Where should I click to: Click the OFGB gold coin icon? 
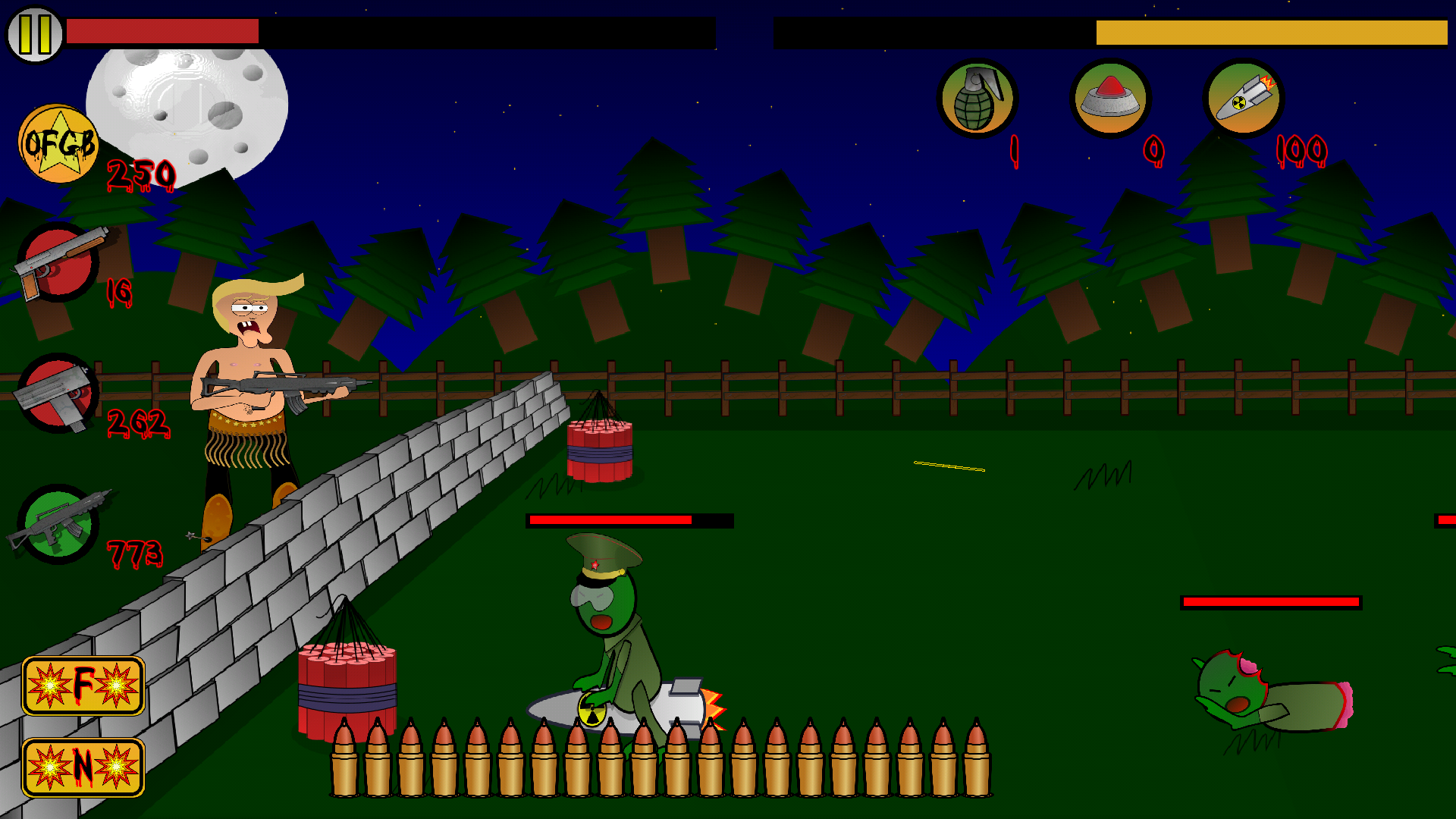59,146
